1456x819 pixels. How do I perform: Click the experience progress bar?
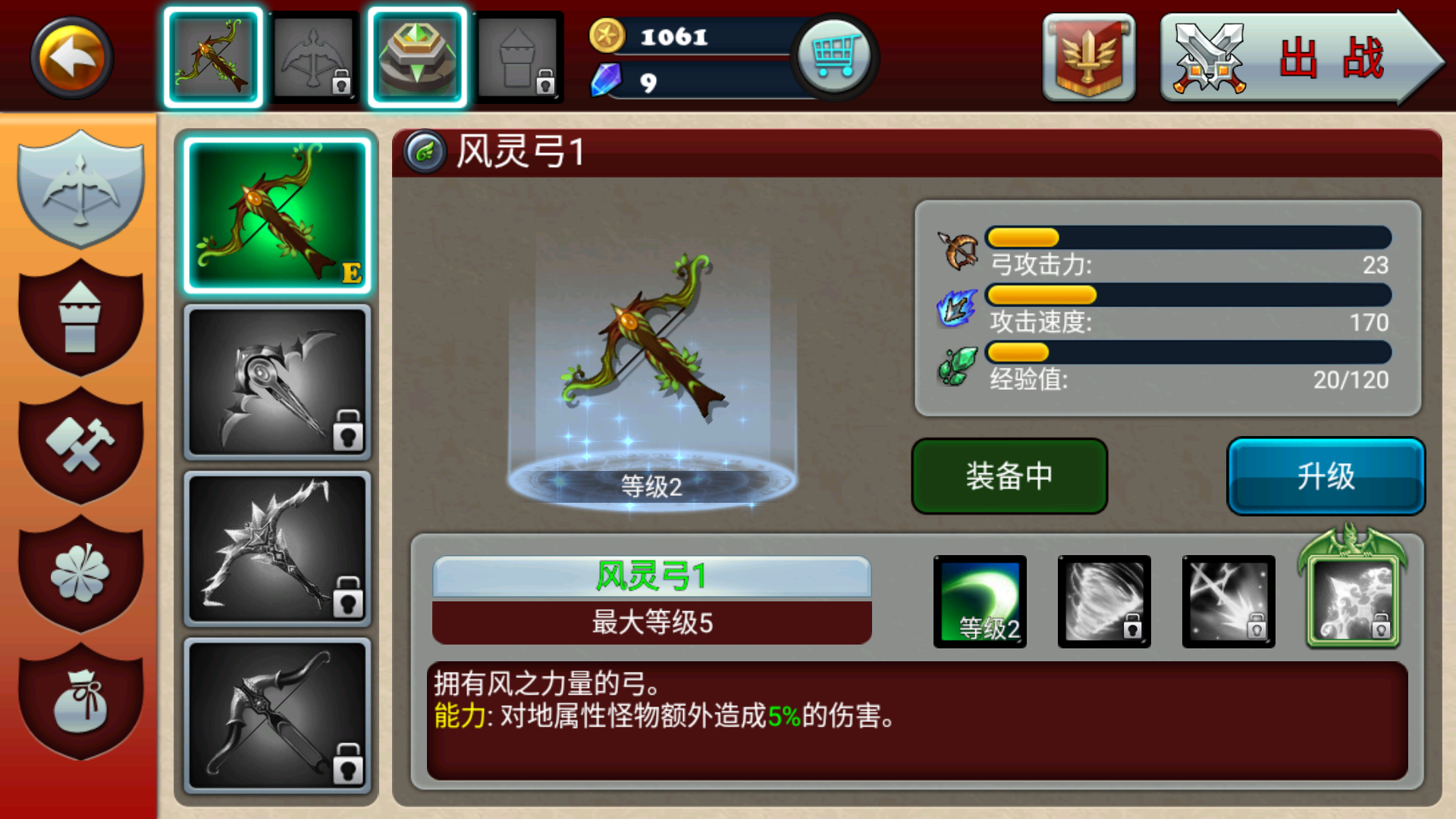click(x=1186, y=353)
